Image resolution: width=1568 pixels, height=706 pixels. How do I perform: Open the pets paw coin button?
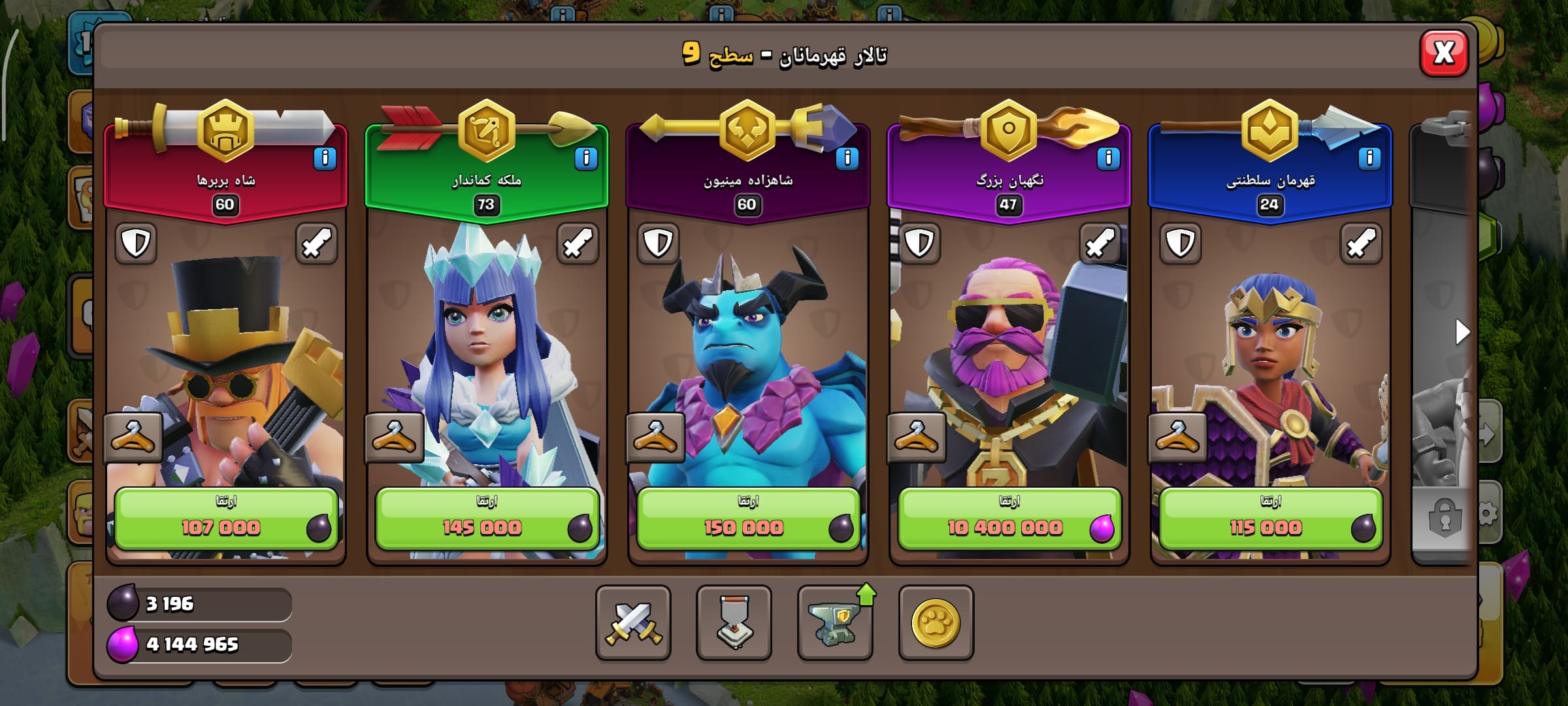coord(936,622)
